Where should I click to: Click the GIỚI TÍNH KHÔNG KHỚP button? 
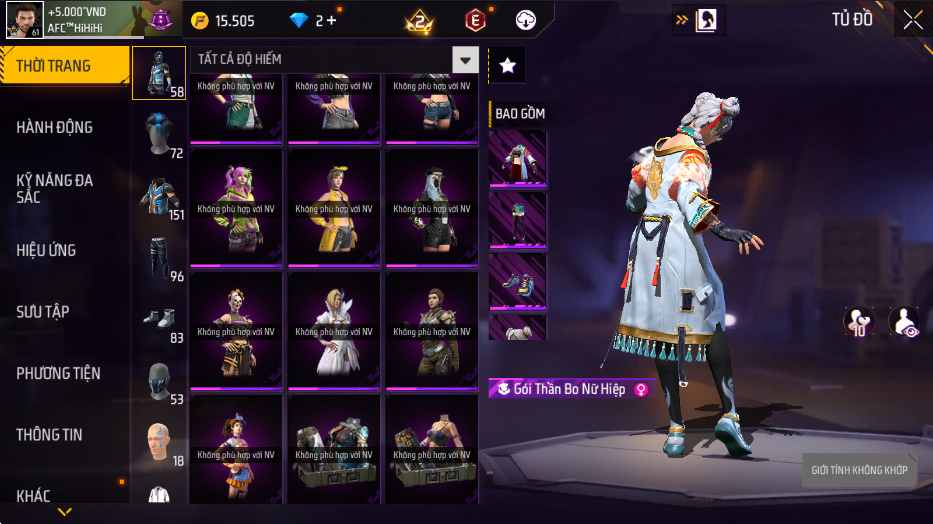[x=859, y=470]
